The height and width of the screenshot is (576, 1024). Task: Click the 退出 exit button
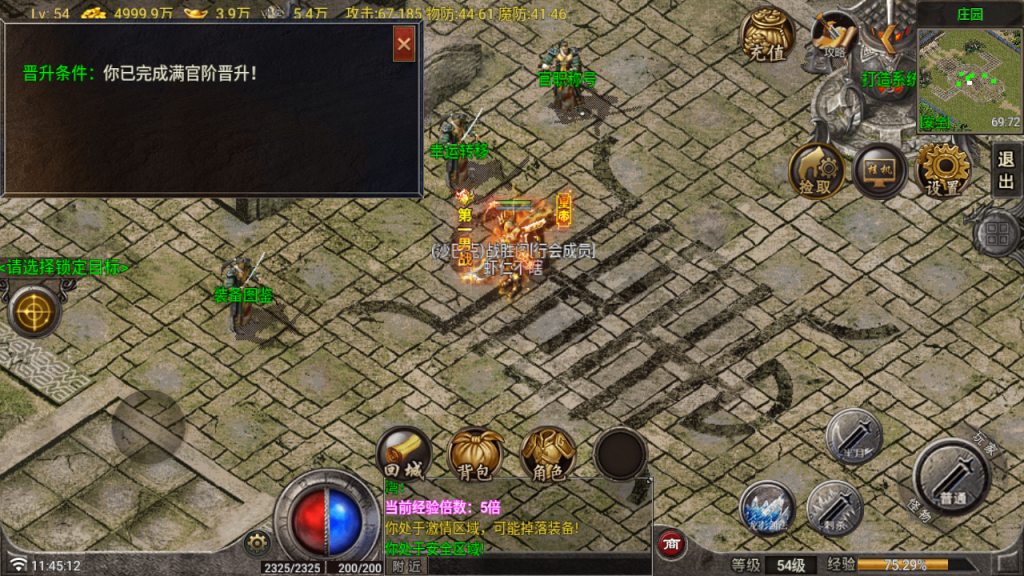coord(1006,170)
